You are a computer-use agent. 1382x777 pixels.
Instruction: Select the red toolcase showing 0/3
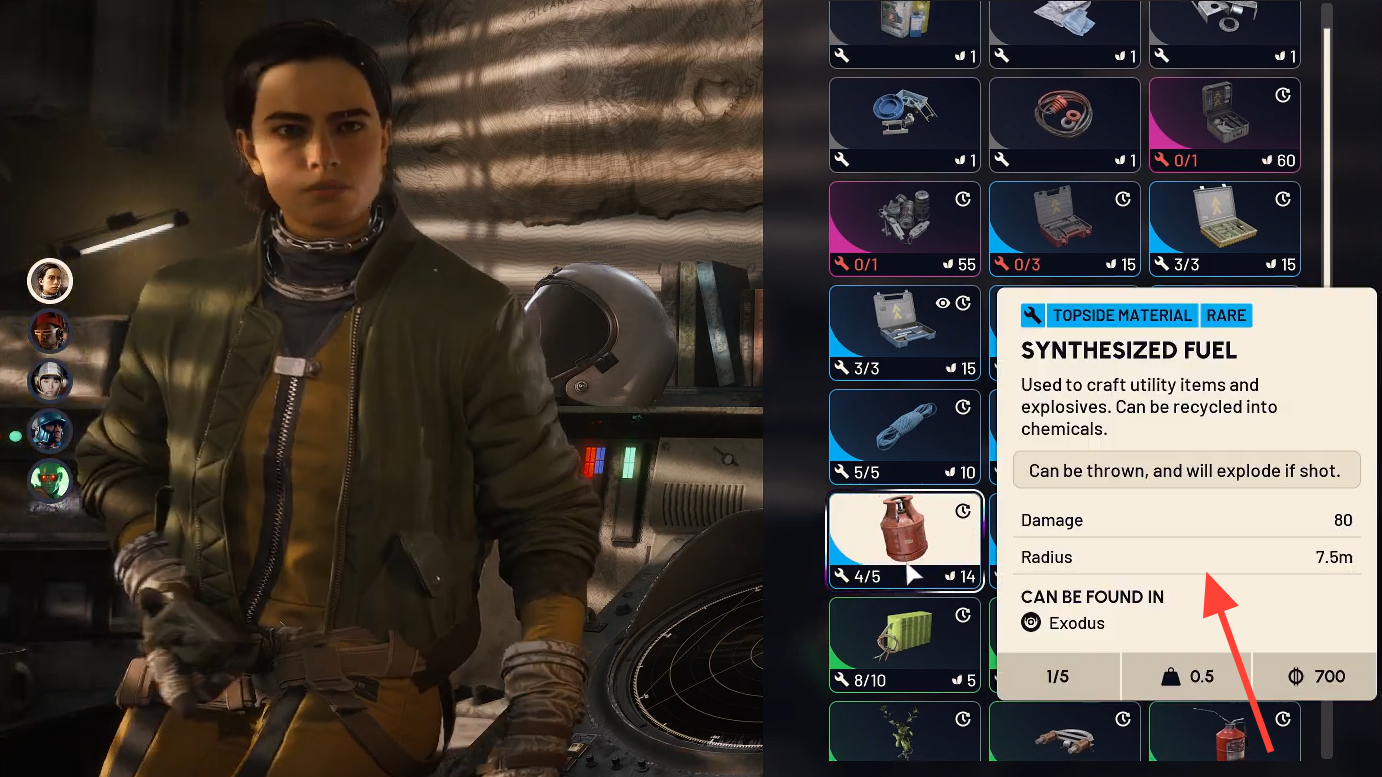pos(1064,228)
